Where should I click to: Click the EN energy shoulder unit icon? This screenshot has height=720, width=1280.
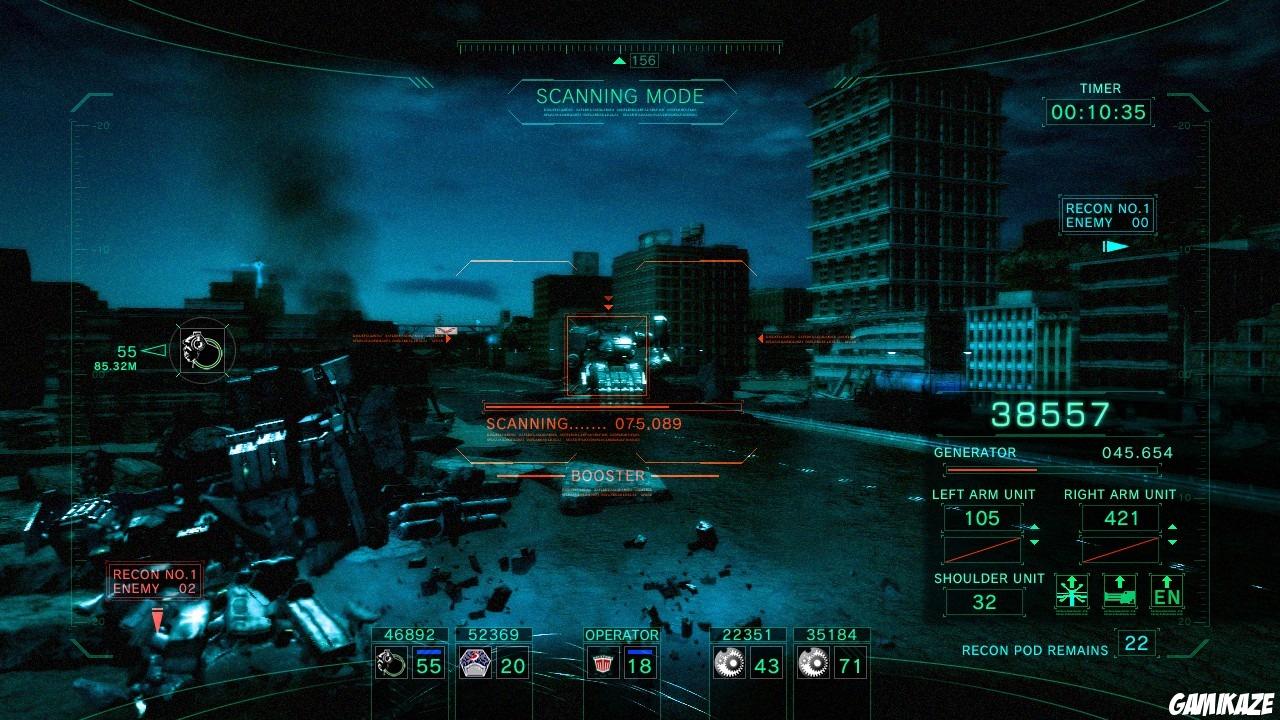pos(1166,592)
